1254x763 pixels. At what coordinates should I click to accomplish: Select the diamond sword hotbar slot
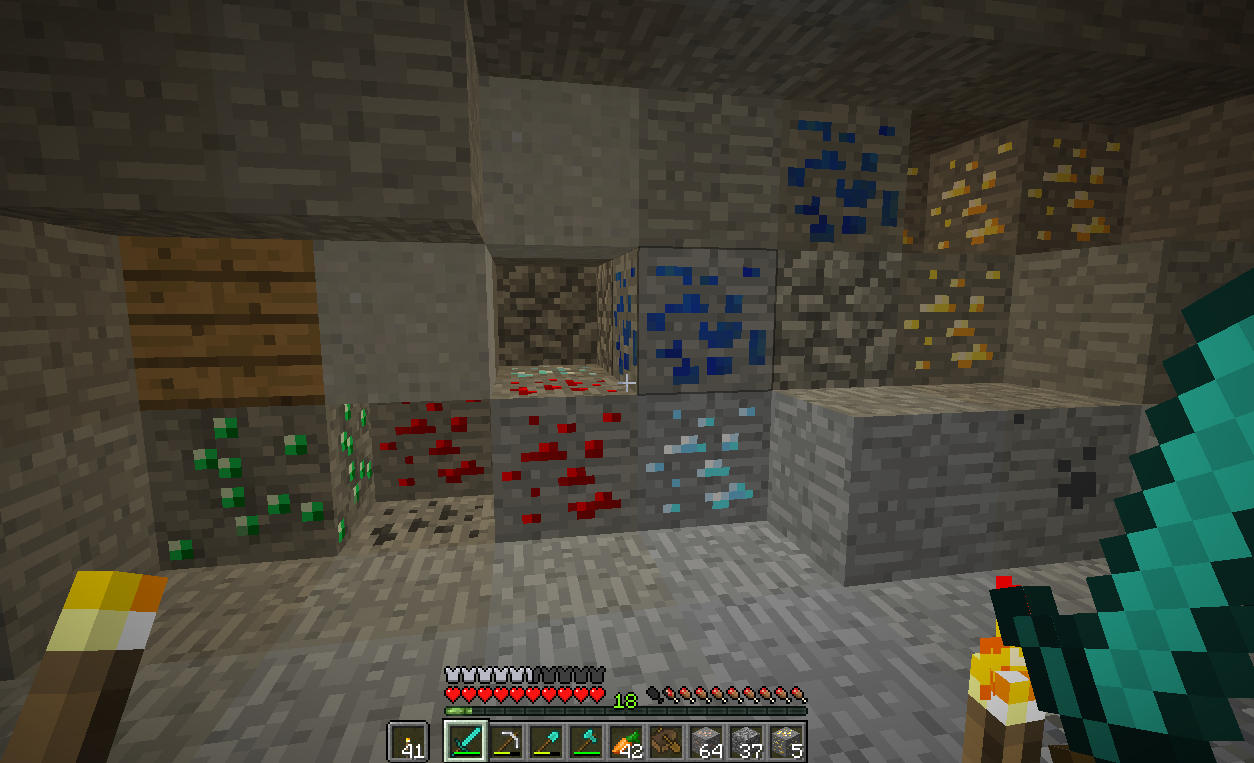click(465, 742)
